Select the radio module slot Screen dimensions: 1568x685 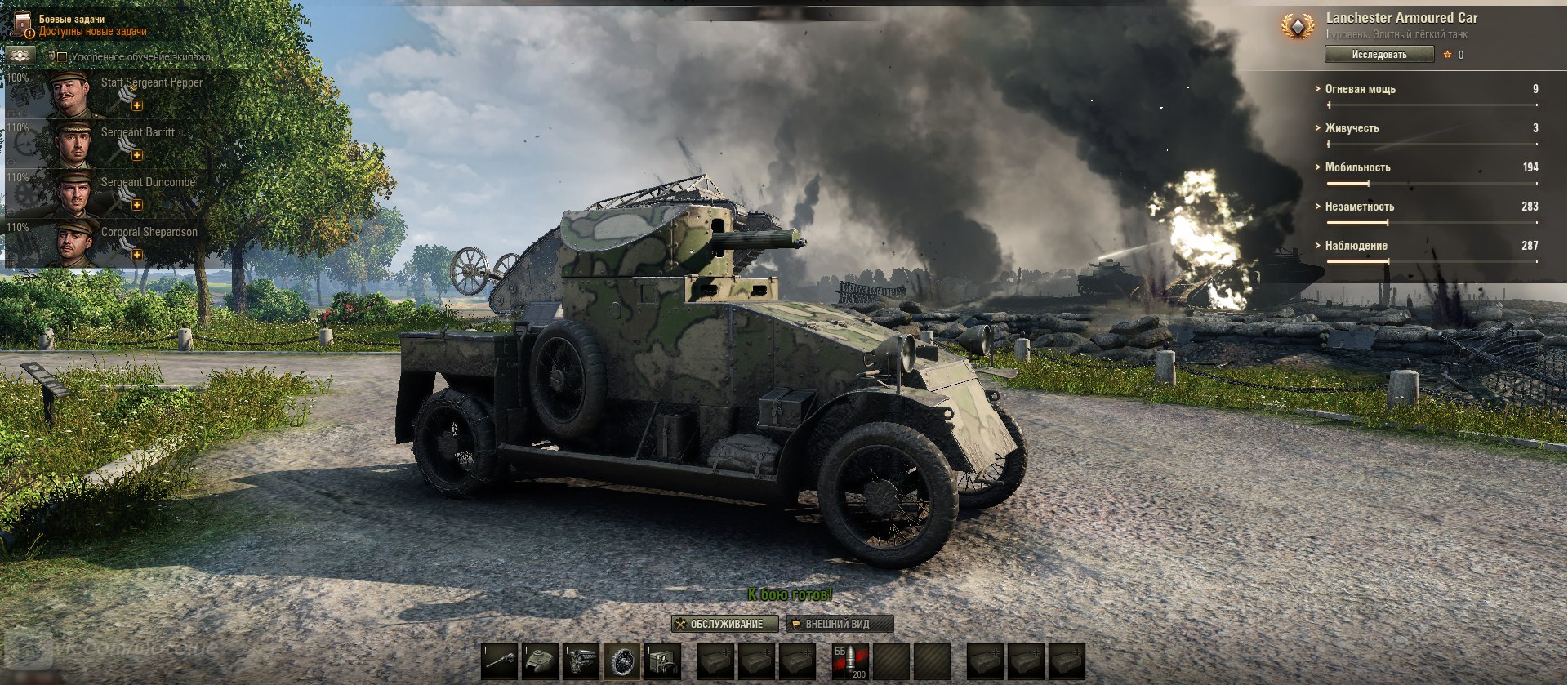pyautogui.click(x=663, y=661)
